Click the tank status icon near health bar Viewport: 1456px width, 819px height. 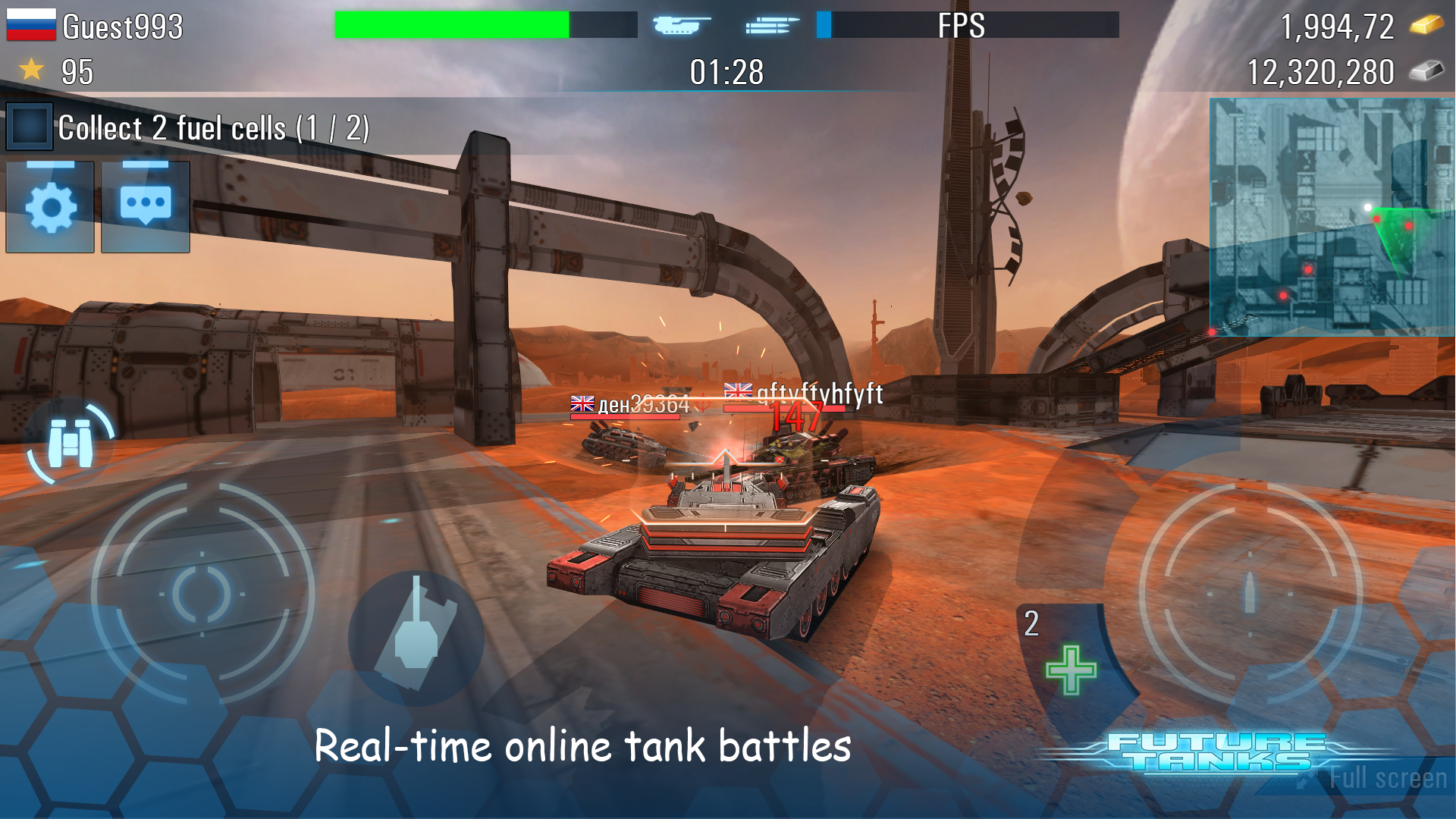[x=677, y=25]
